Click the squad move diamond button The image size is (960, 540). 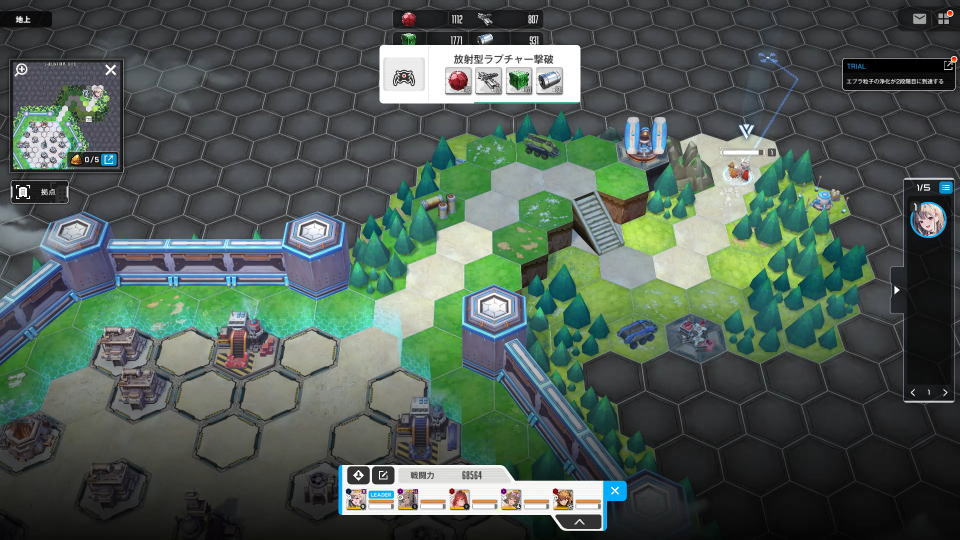tap(358, 475)
